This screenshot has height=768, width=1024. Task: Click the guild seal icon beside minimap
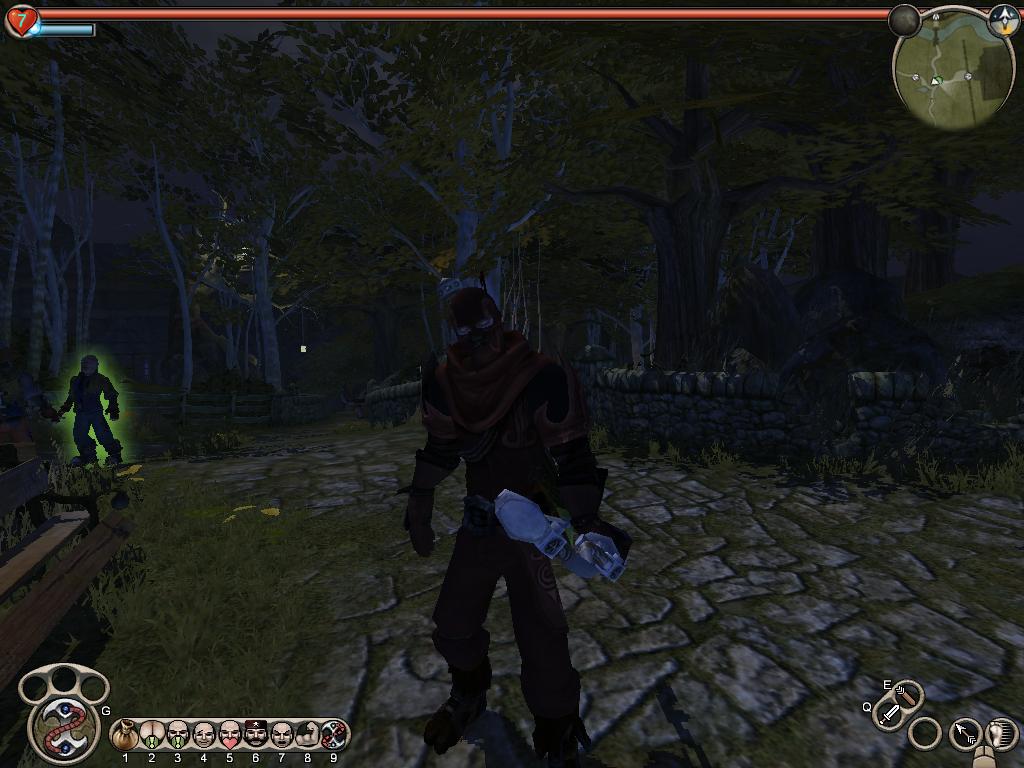[x=1002, y=20]
